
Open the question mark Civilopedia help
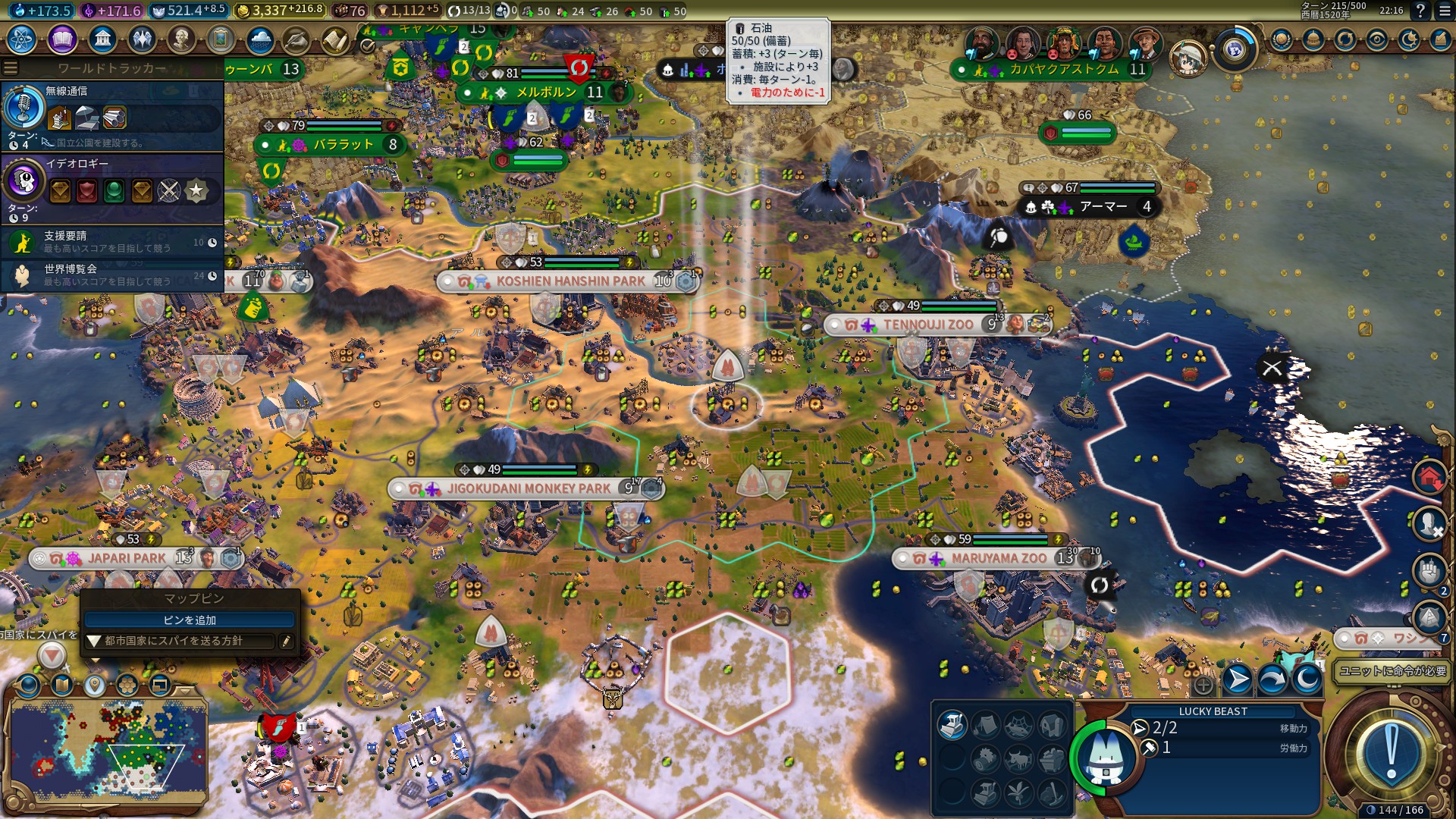coord(1420,11)
